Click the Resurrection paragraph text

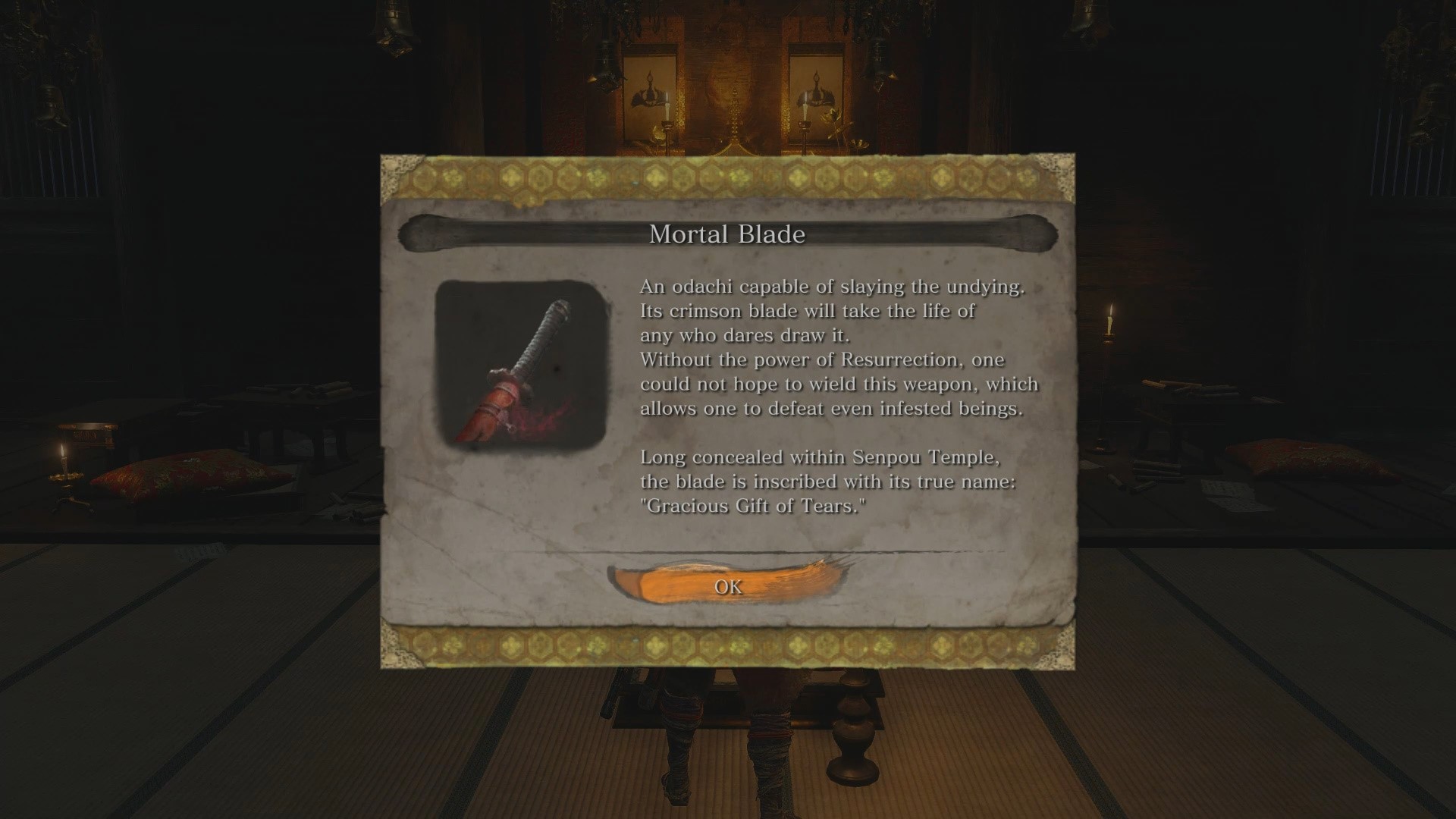click(834, 384)
